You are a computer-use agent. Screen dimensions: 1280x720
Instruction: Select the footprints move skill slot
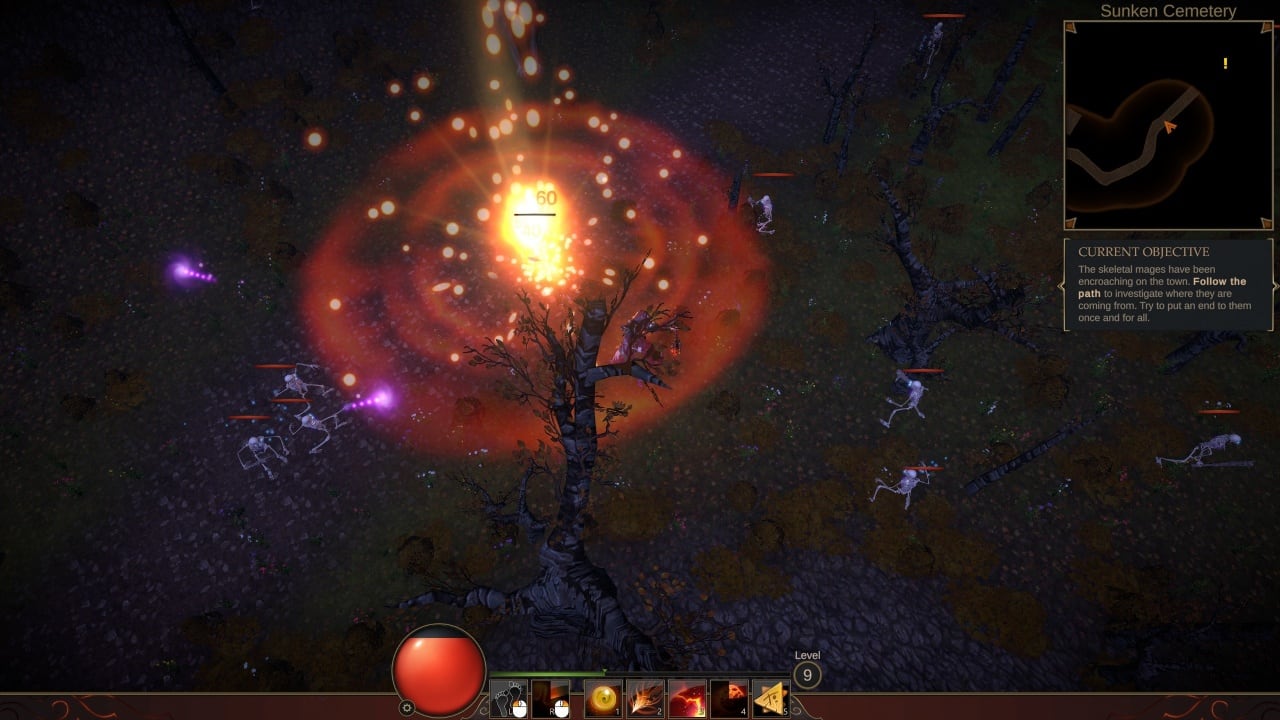[508, 698]
